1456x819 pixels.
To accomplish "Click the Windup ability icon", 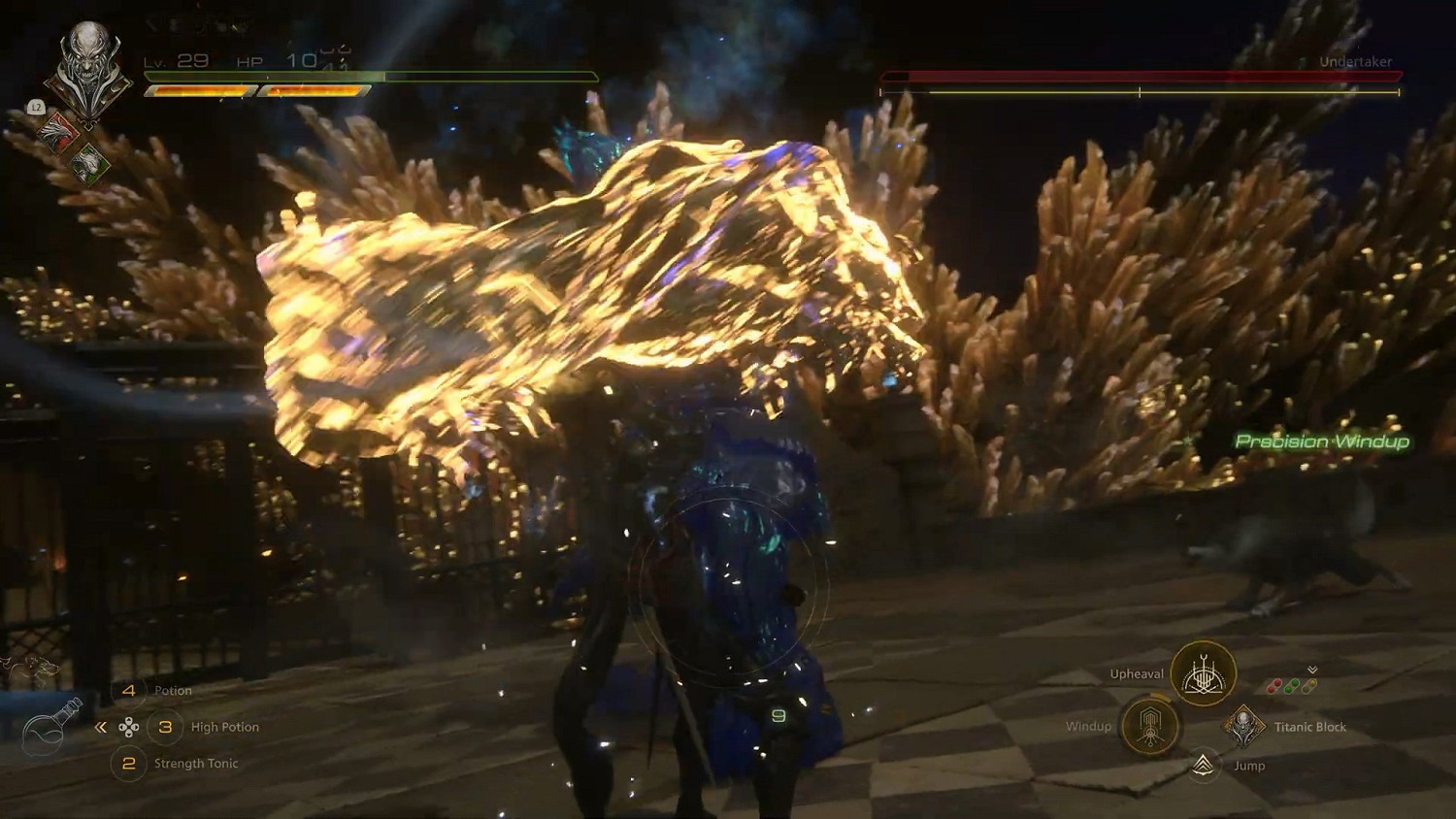I will point(1149,726).
